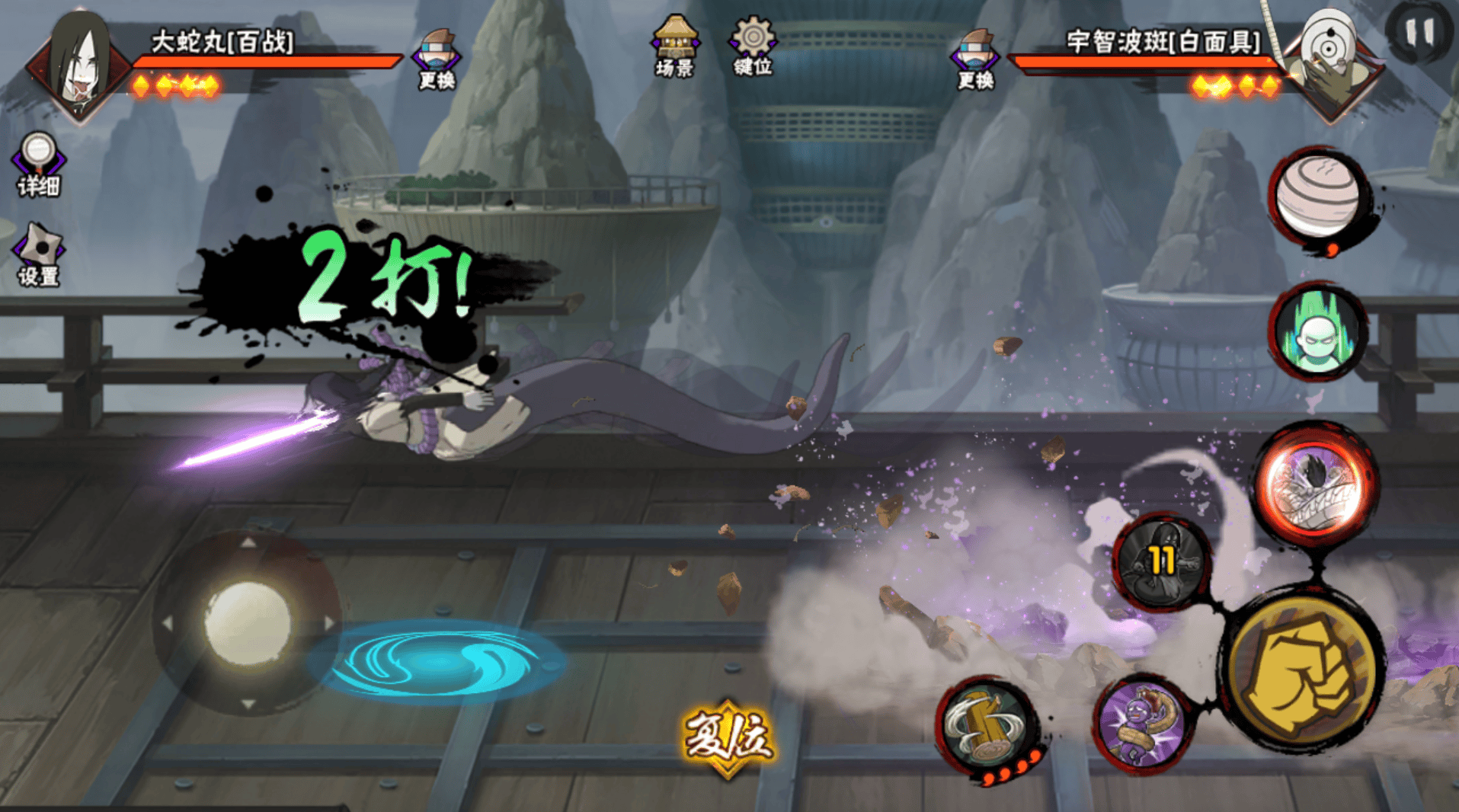Change Orochimaru using the left 更换 button
The height and width of the screenshot is (812, 1459).
437,59
